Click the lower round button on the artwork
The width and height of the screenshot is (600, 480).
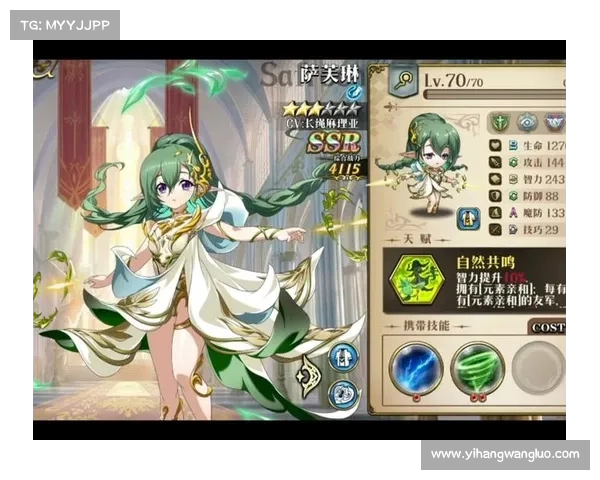[343, 393]
